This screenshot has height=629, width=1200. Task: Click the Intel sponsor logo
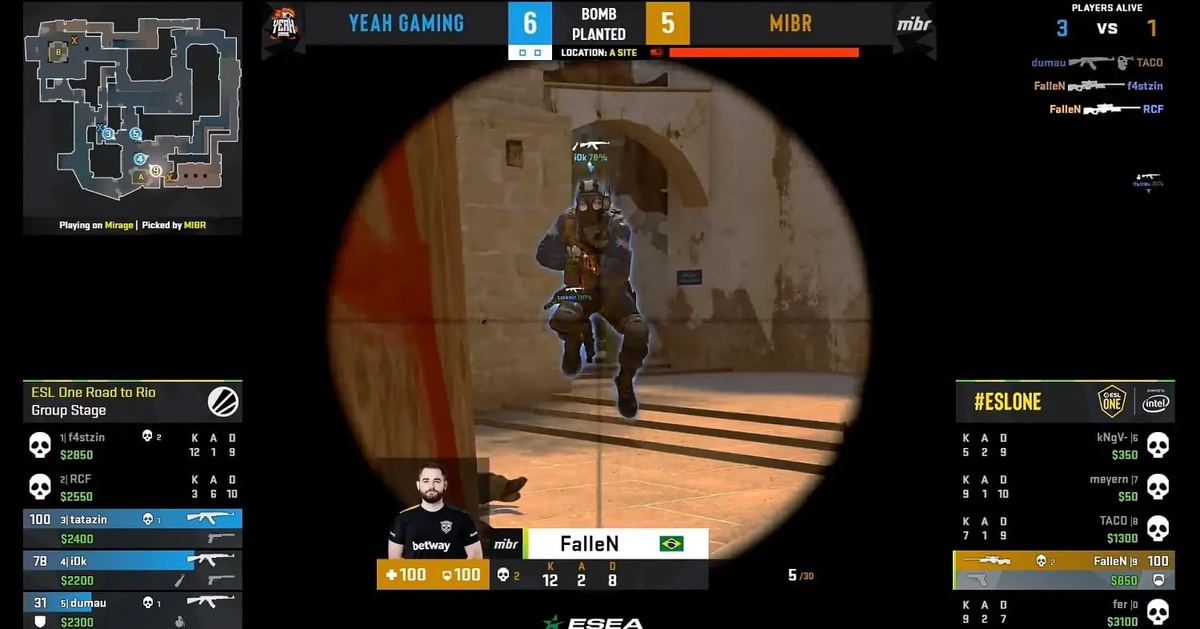click(x=1155, y=402)
